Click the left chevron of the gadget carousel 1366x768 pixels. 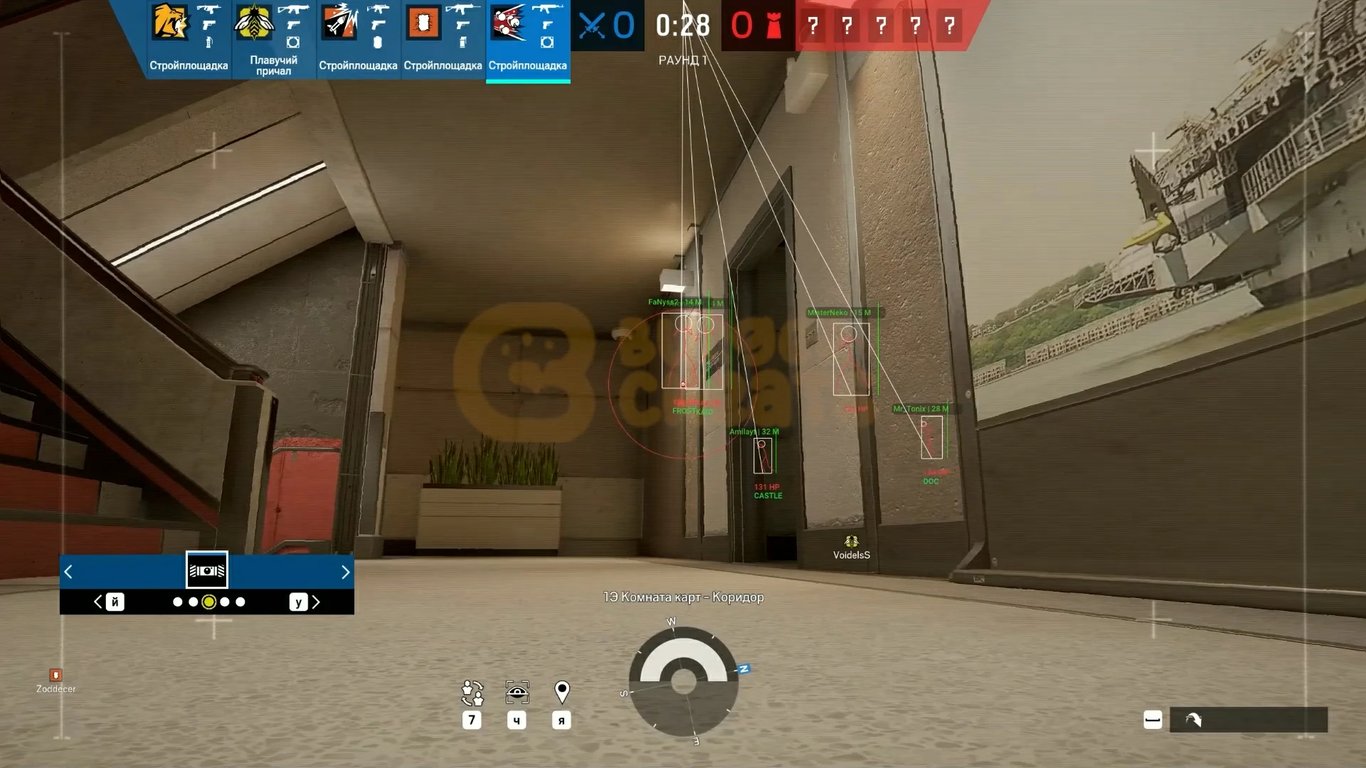pyautogui.click(x=68, y=571)
